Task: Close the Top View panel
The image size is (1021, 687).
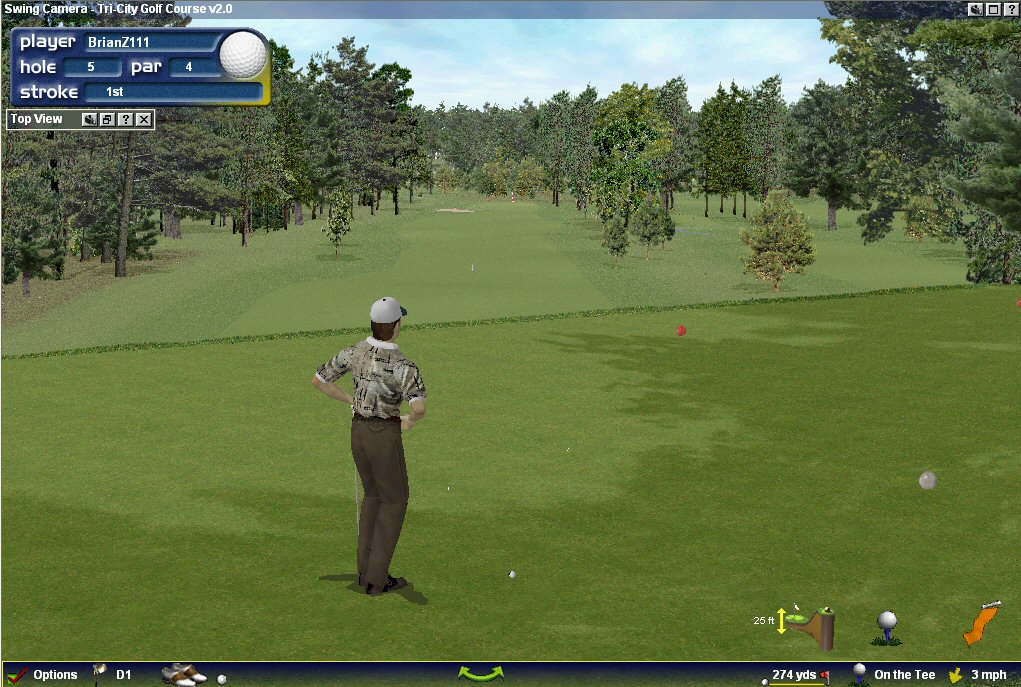Action: [x=144, y=120]
